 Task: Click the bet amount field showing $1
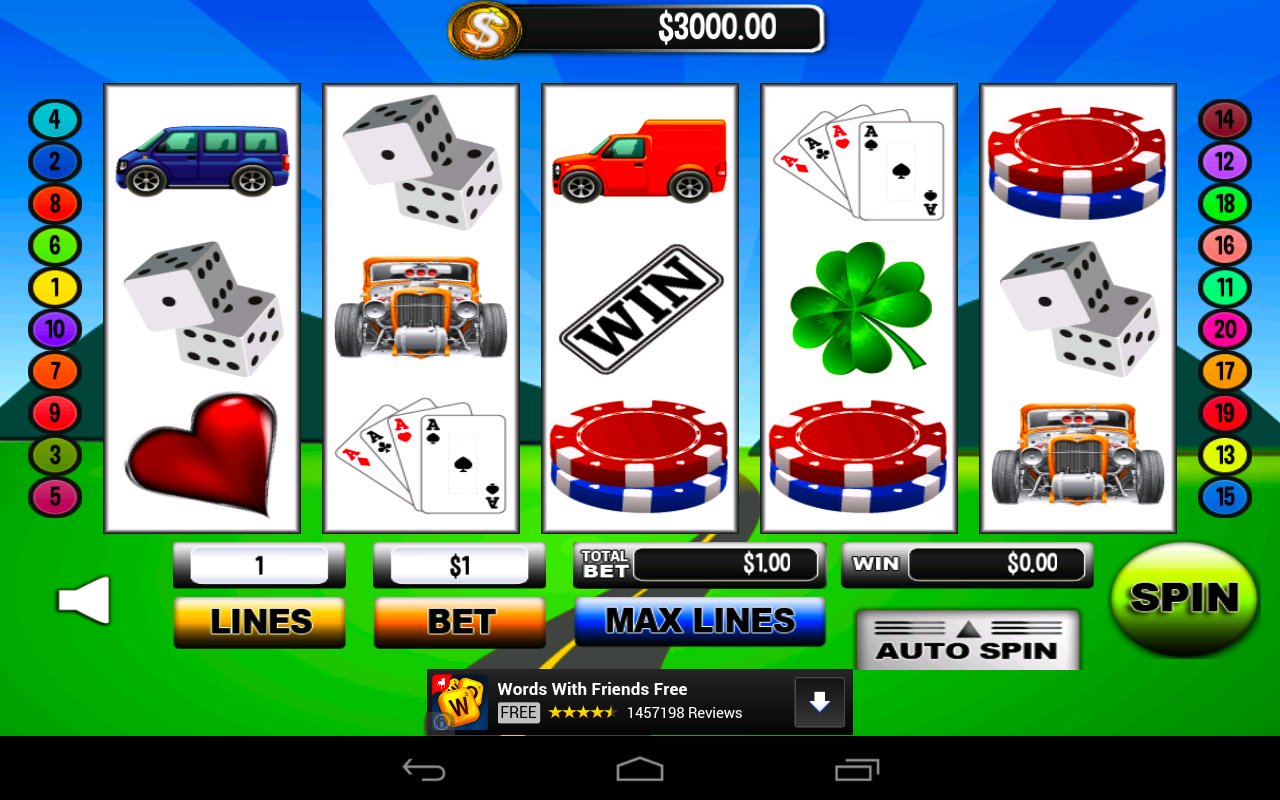pyautogui.click(x=459, y=564)
